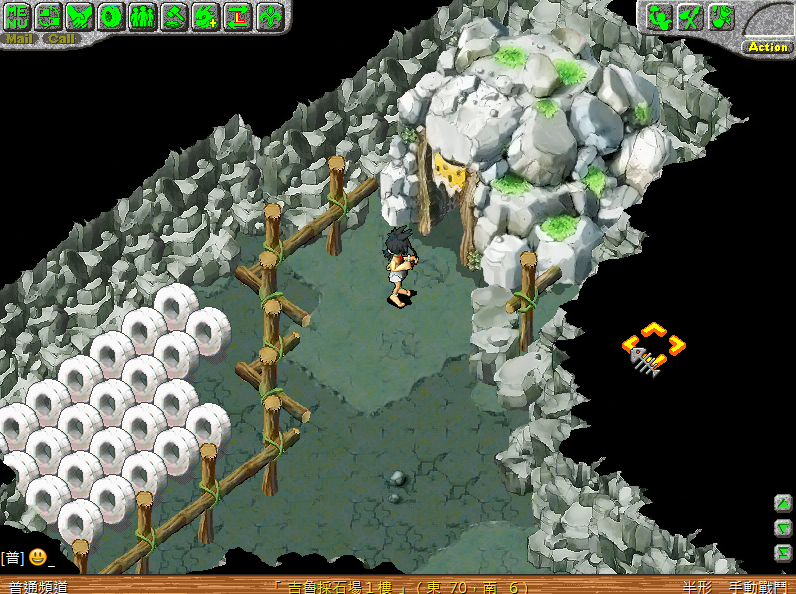Jump to chat bottom with lowest arrow
796x594 pixels.
[x=783, y=552]
